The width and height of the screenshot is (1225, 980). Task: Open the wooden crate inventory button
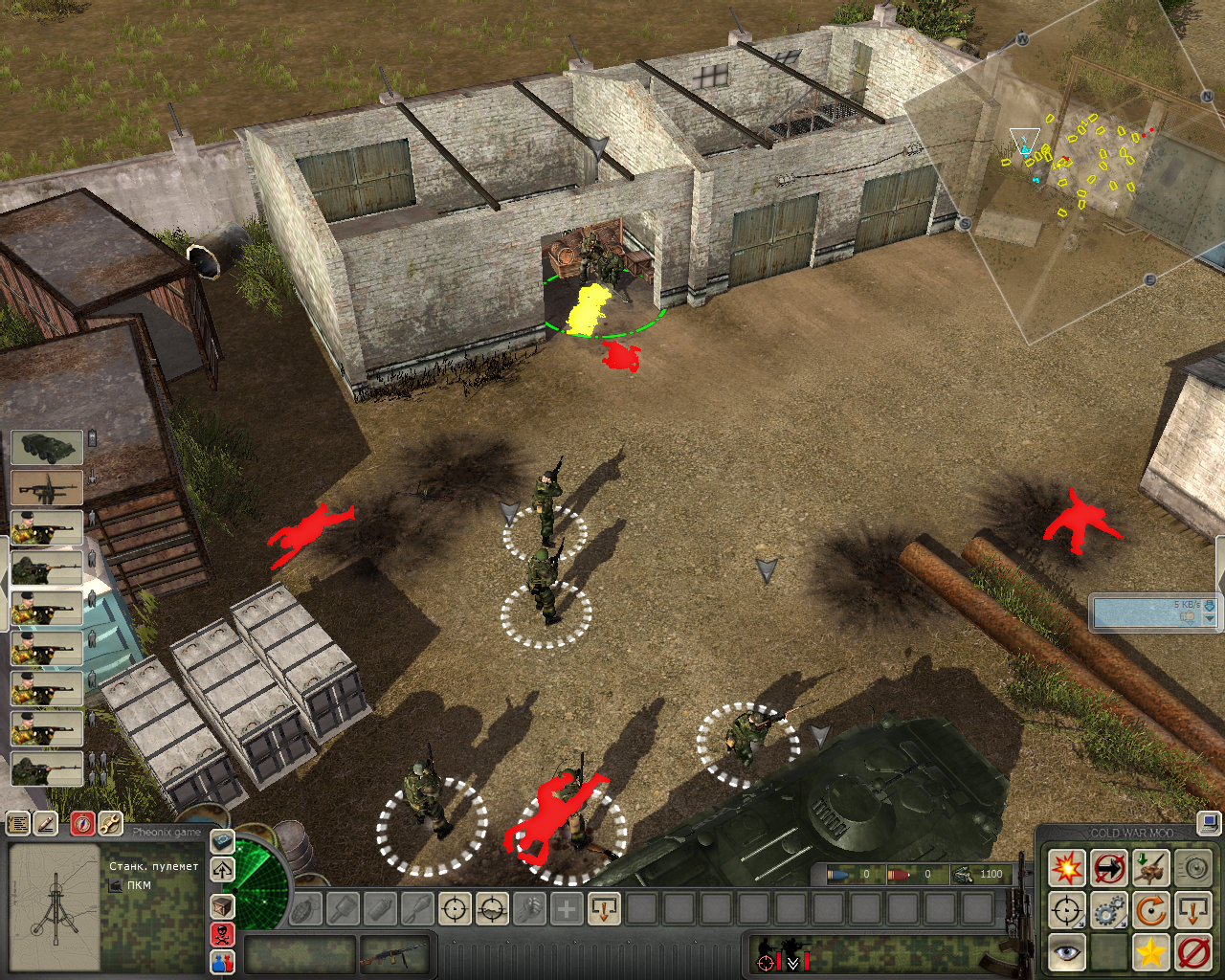(x=222, y=905)
